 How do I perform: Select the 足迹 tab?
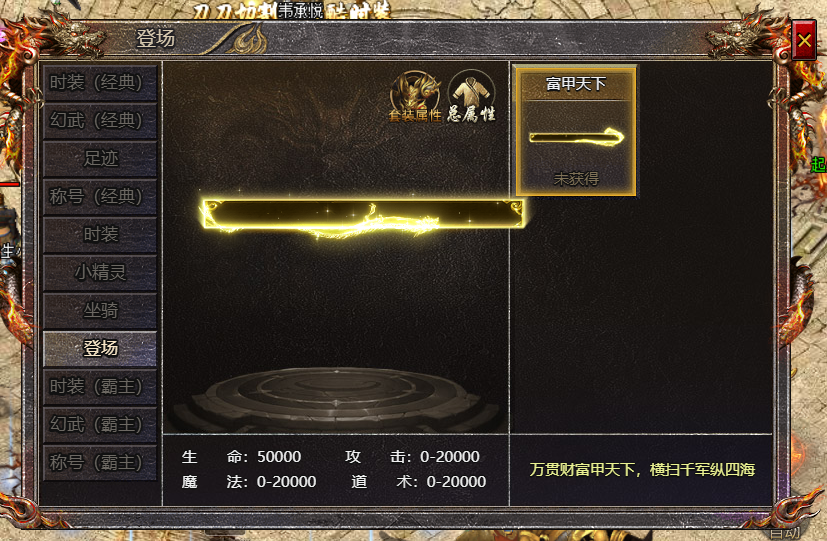100,158
